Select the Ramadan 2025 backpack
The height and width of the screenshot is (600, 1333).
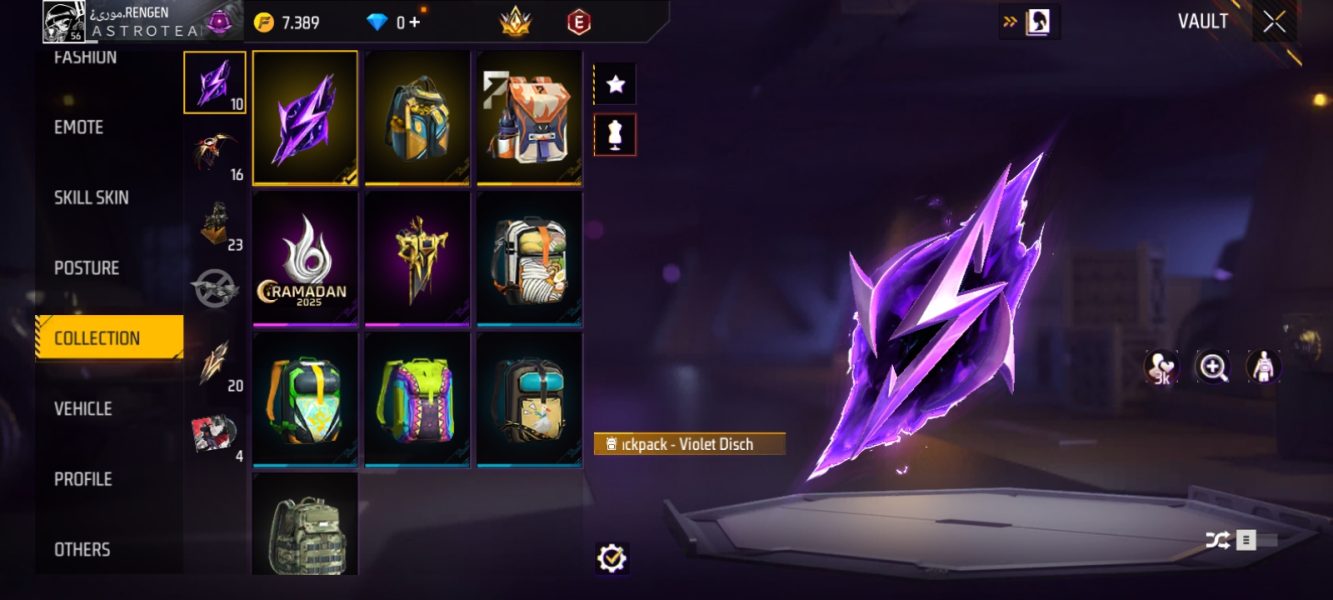[305, 258]
